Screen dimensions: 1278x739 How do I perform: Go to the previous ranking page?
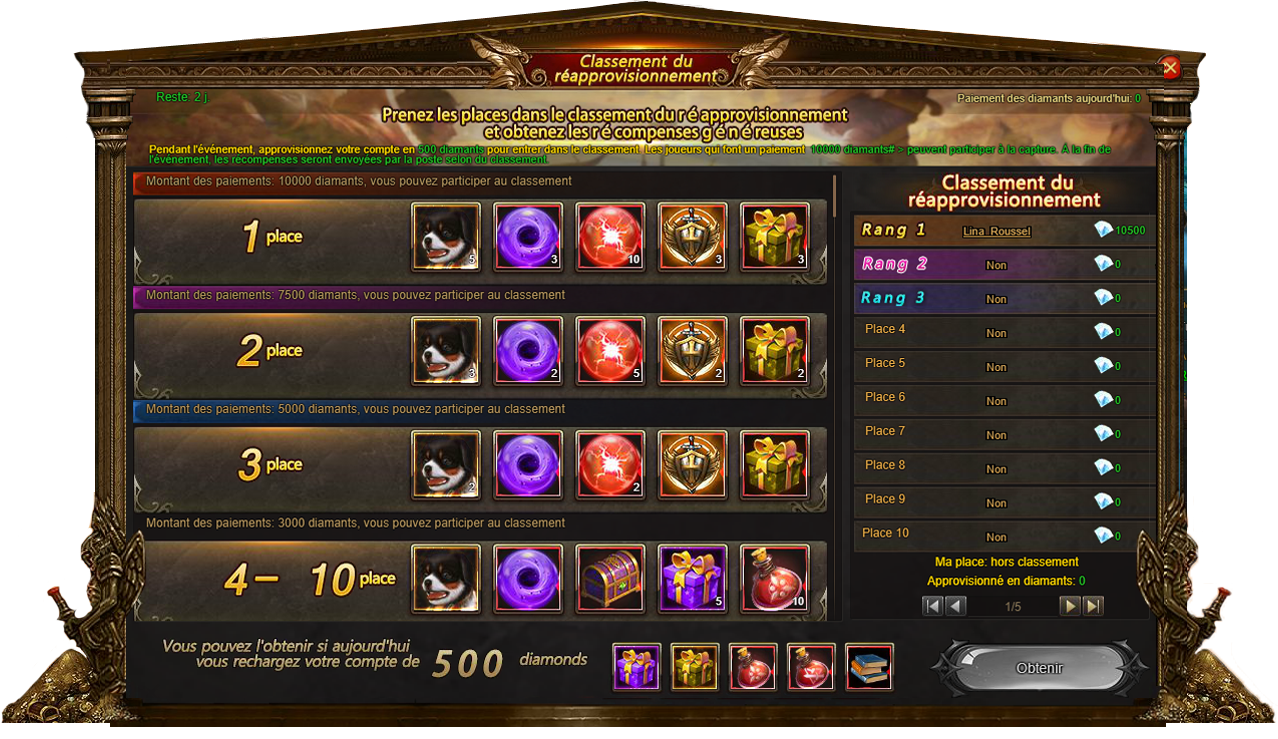(x=956, y=606)
